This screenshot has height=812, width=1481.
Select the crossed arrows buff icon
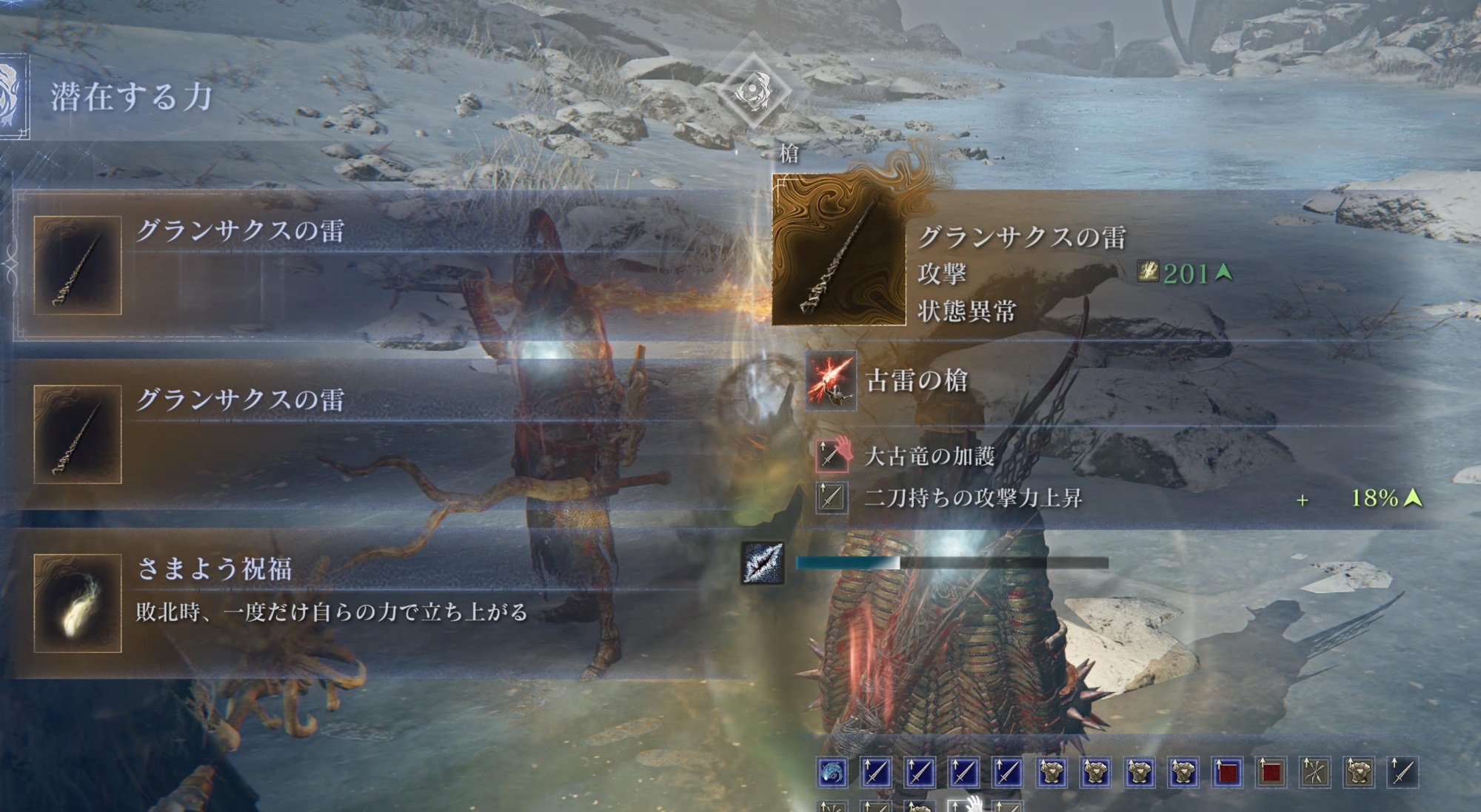1315,773
